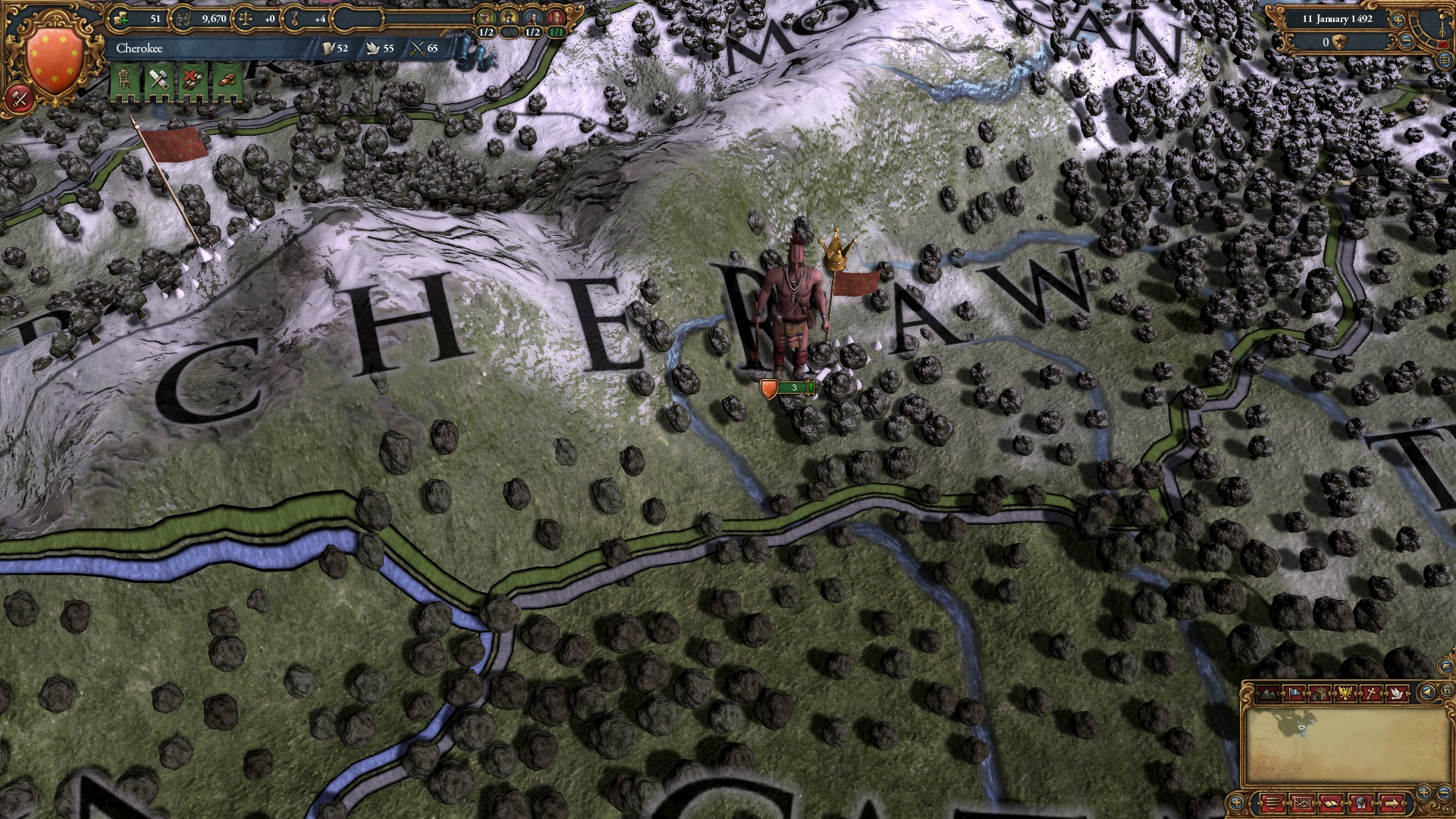Image resolution: width=1456 pixels, height=819 pixels.
Task: Increase game speed with the plus button
Action: click(1398, 20)
